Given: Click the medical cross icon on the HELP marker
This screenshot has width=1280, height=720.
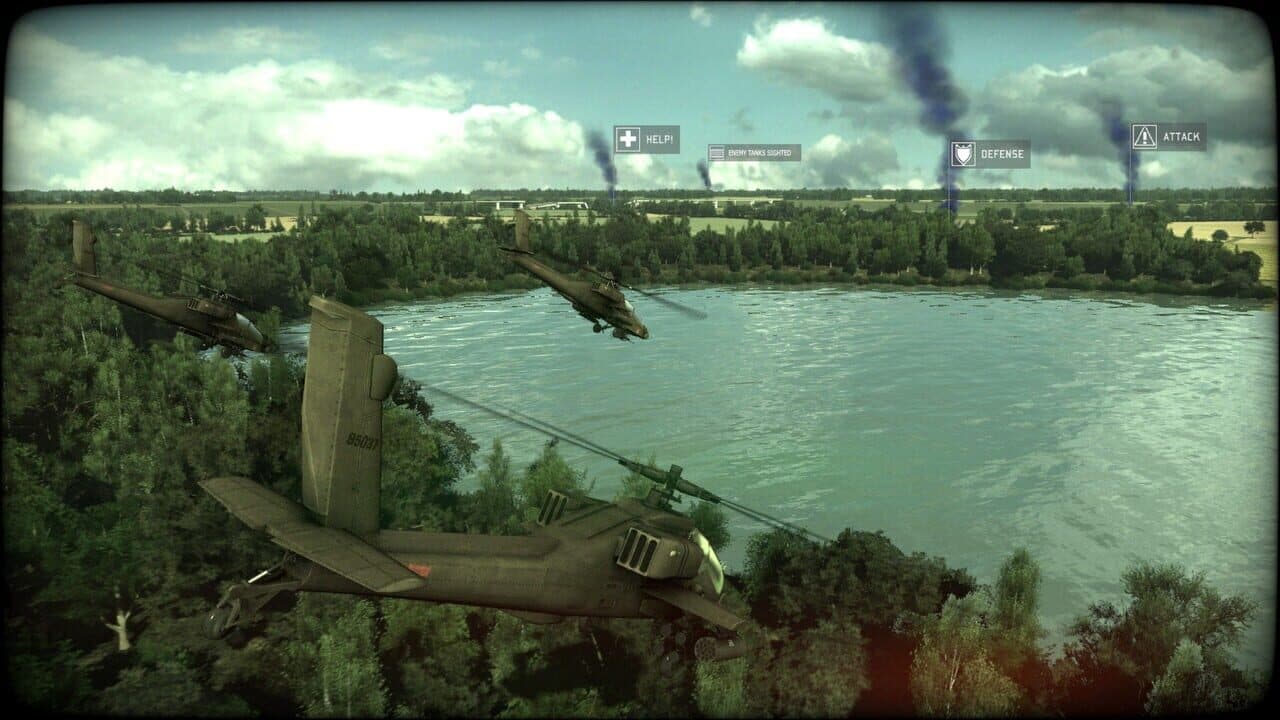Looking at the screenshot, I should pos(628,137).
